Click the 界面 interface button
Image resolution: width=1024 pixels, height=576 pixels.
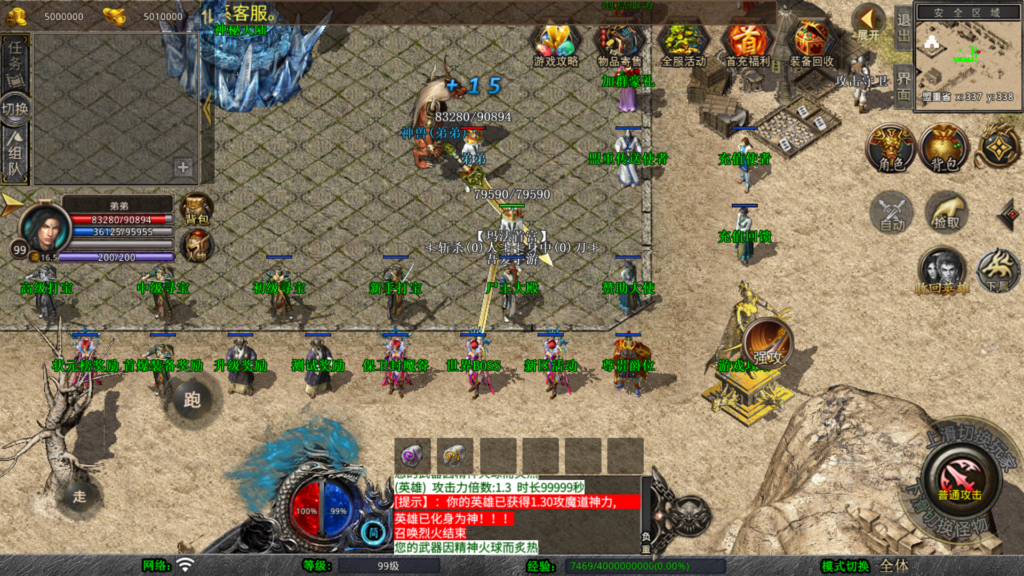pos(903,86)
